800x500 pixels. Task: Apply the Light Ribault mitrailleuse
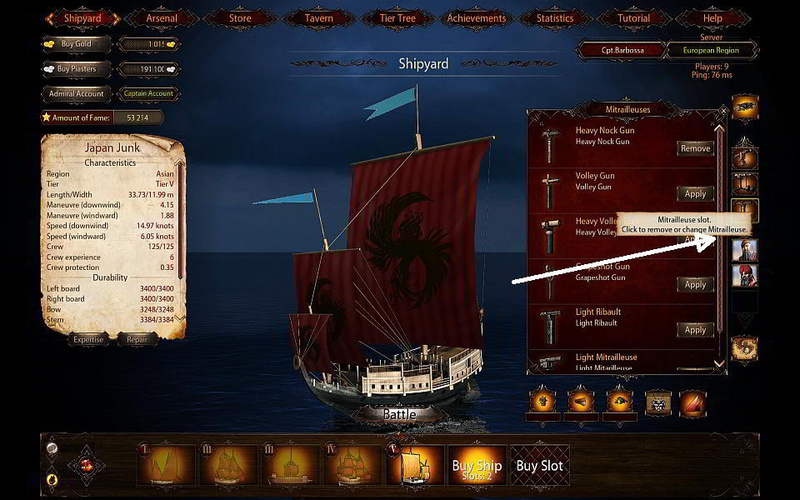coord(695,330)
